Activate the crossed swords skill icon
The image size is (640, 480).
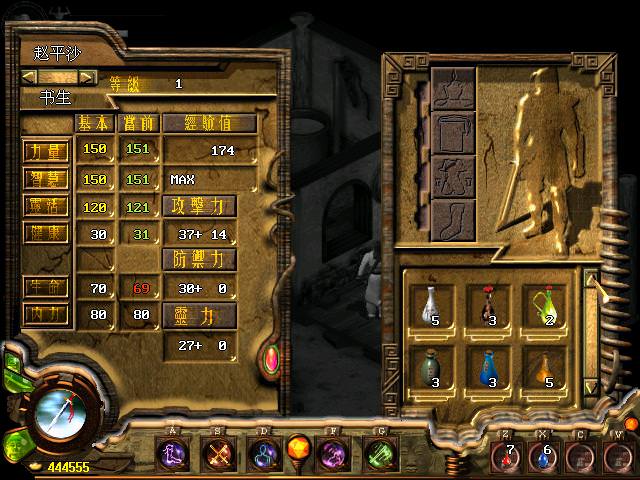tap(217, 455)
